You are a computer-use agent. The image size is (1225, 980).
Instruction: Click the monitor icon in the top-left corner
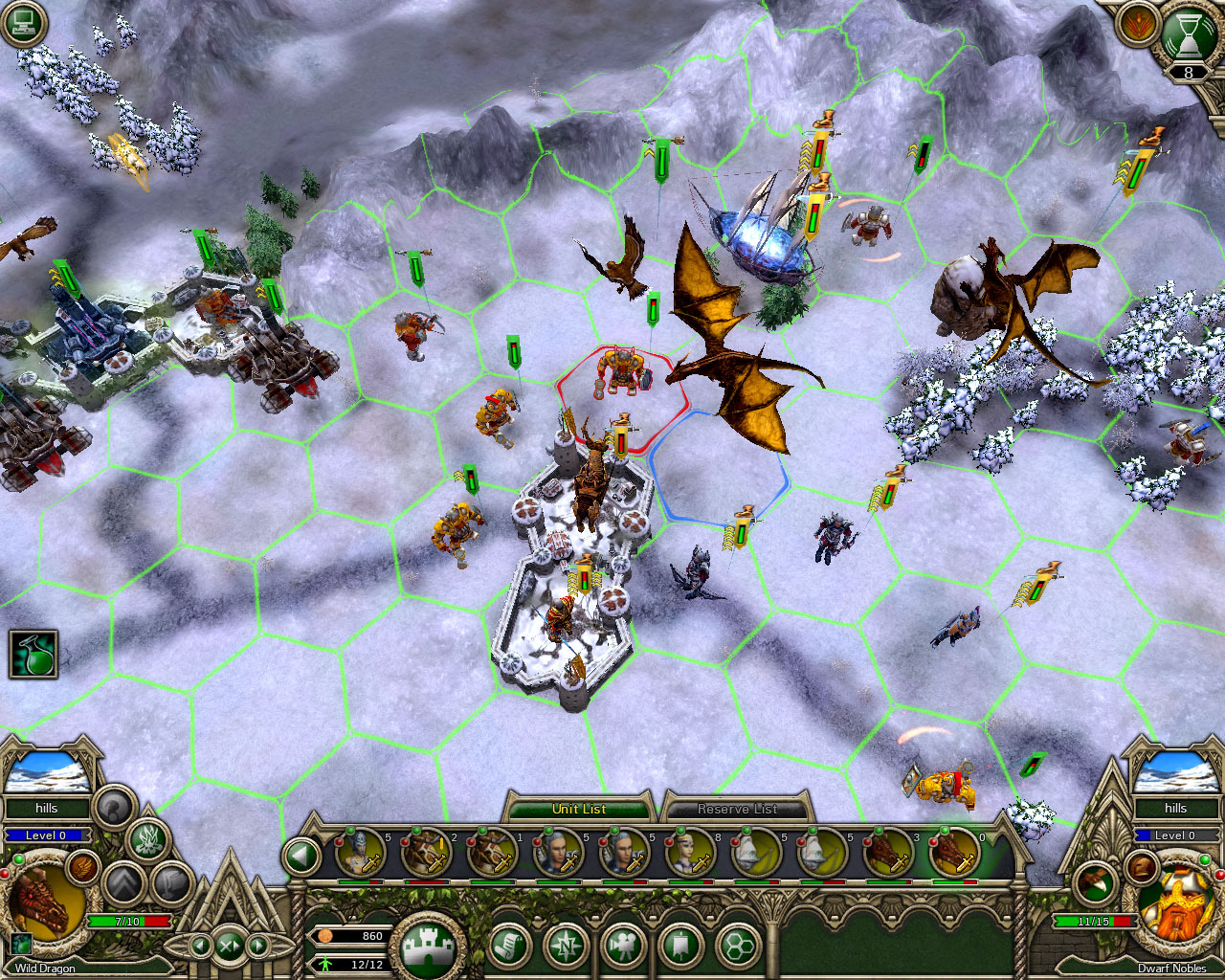pos(21,21)
